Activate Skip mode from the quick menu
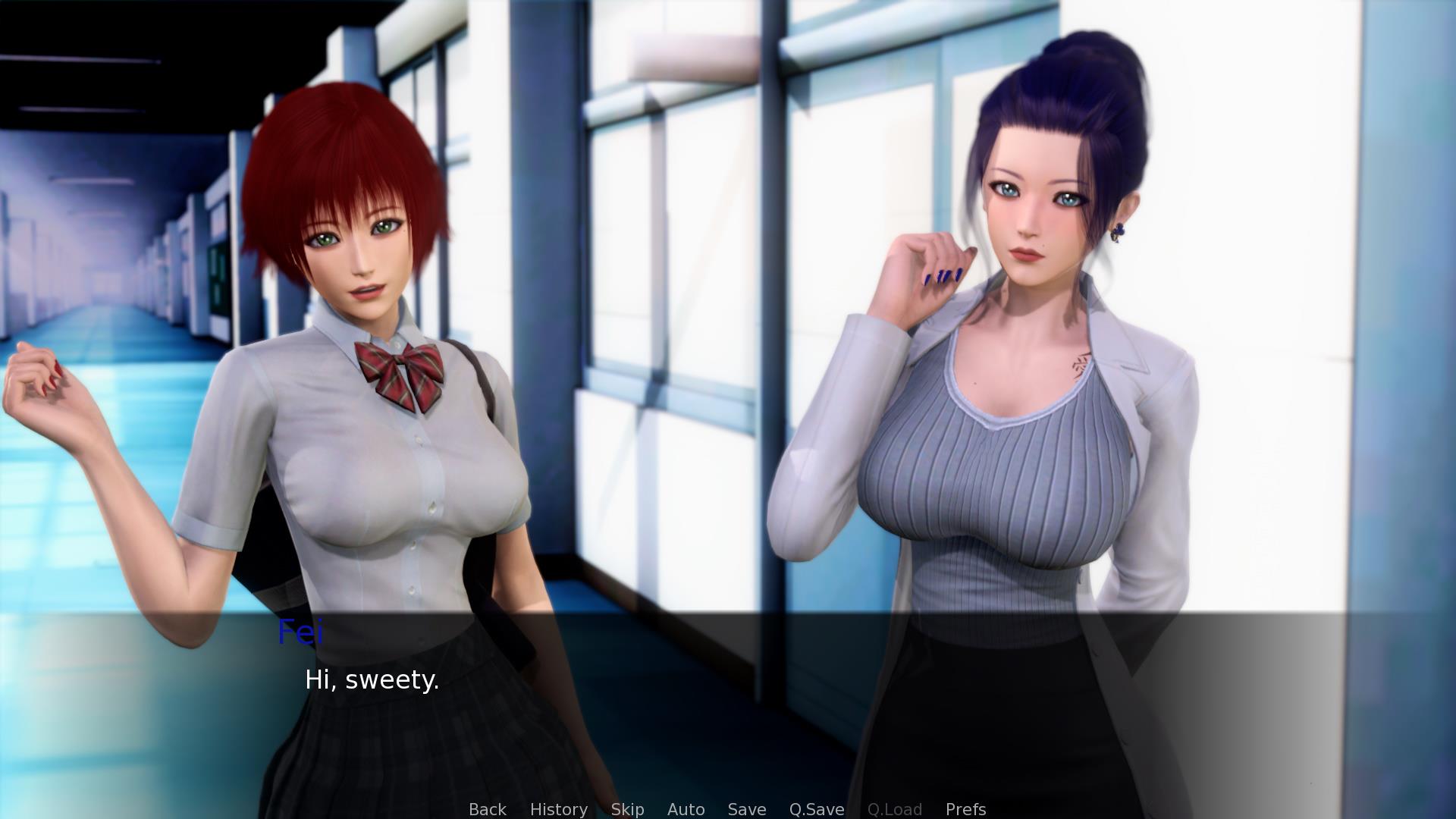The image size is (1456, 819). click(627, 809)
